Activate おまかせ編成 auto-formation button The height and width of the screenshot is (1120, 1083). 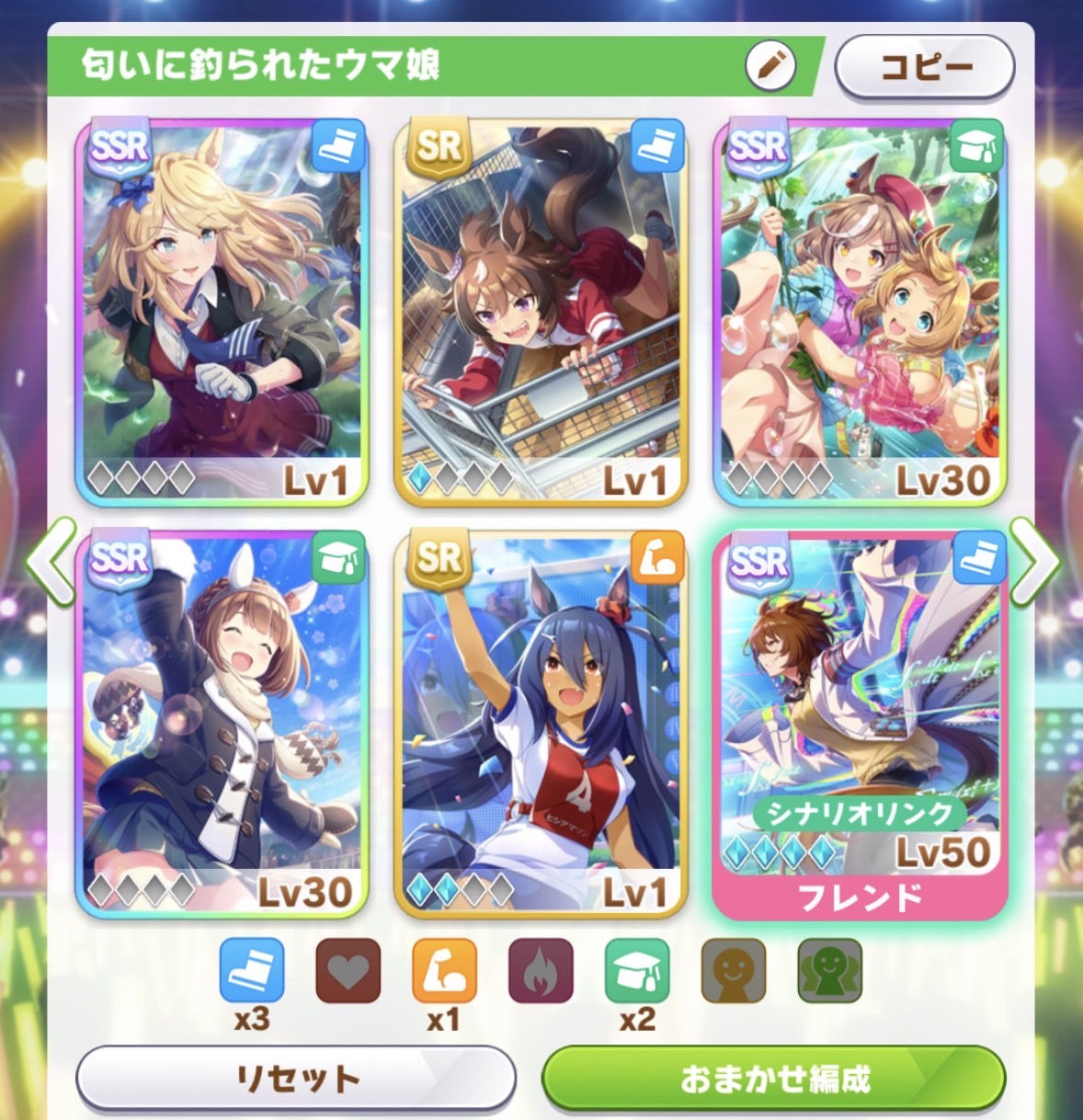coord(774,1078)
